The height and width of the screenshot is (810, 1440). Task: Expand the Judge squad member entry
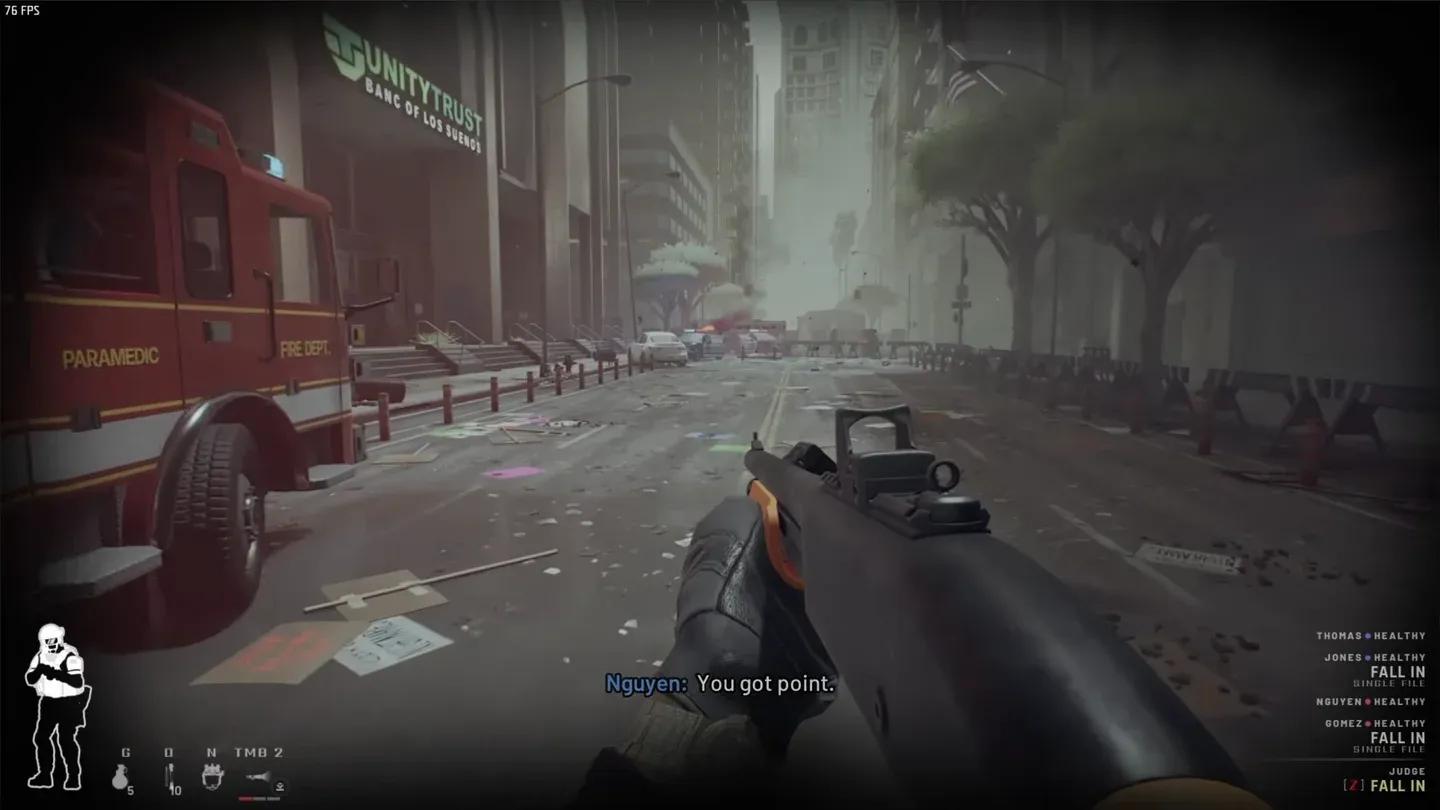[1407, 773]
